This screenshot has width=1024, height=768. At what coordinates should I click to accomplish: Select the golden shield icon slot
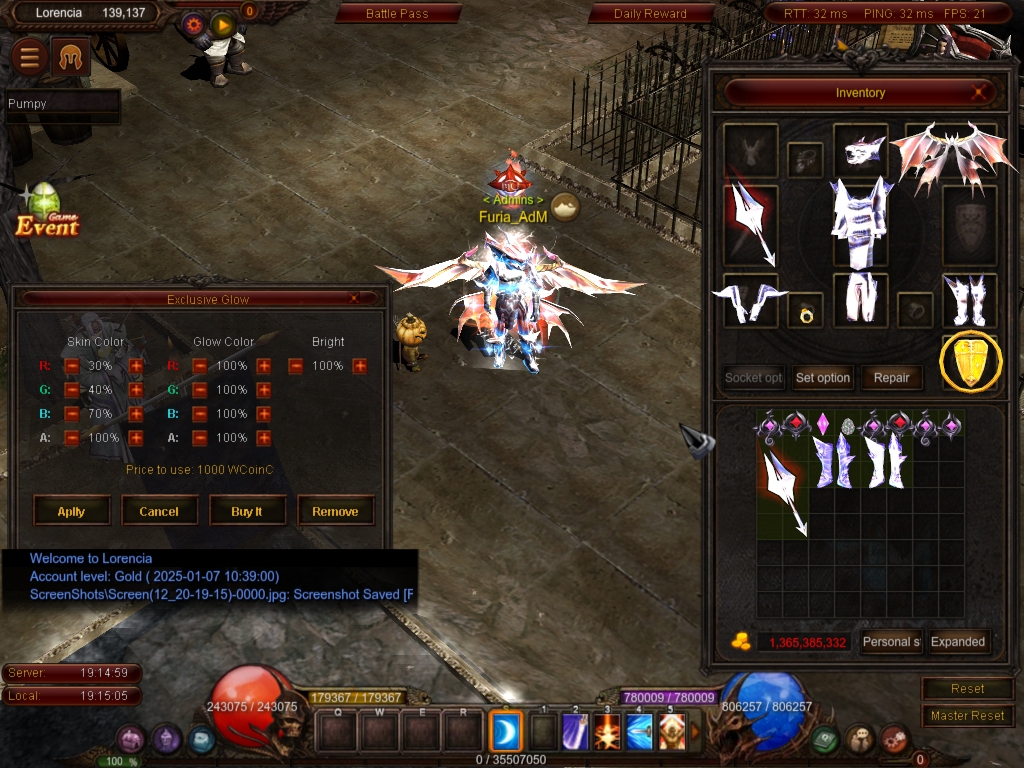[x=970, y=362]
